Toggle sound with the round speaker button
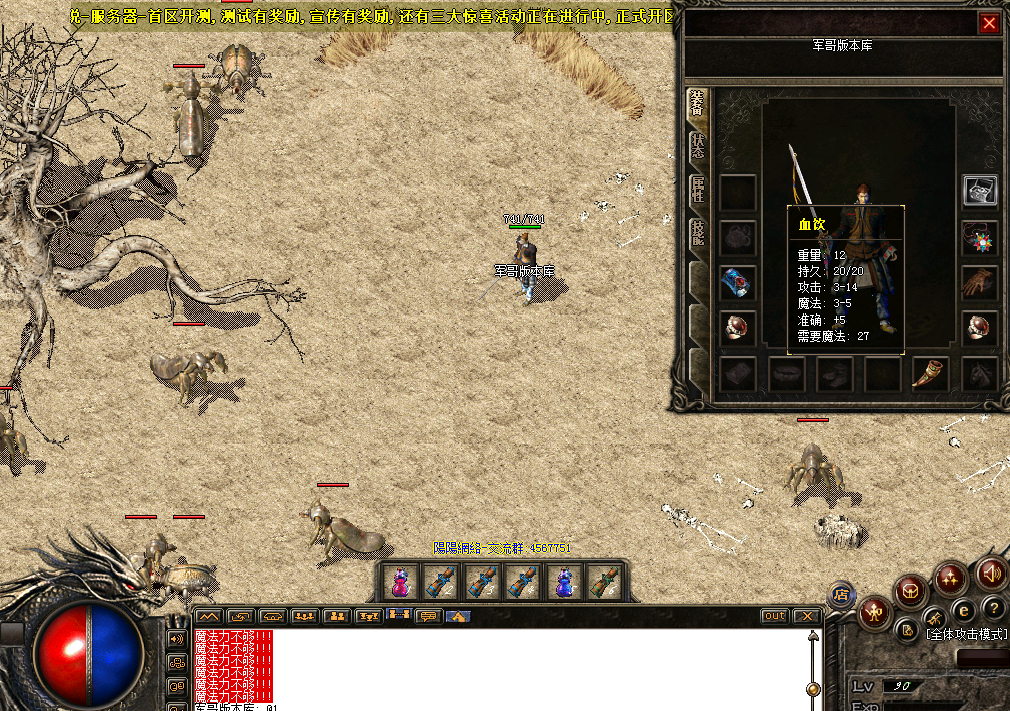This screenshot has height=711, width=1010. (990, 573)
